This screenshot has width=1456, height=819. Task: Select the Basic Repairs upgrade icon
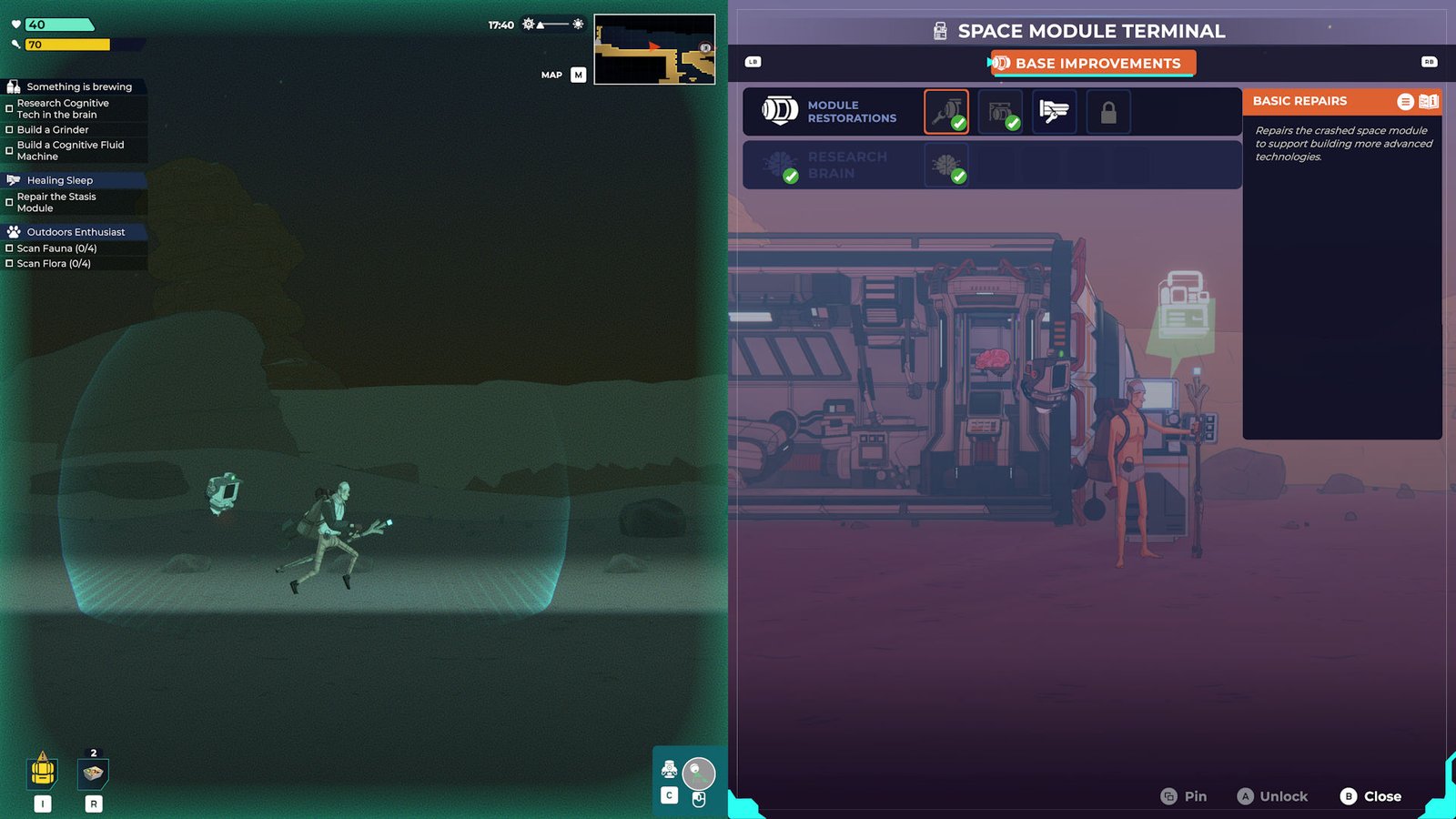[946, 112]
